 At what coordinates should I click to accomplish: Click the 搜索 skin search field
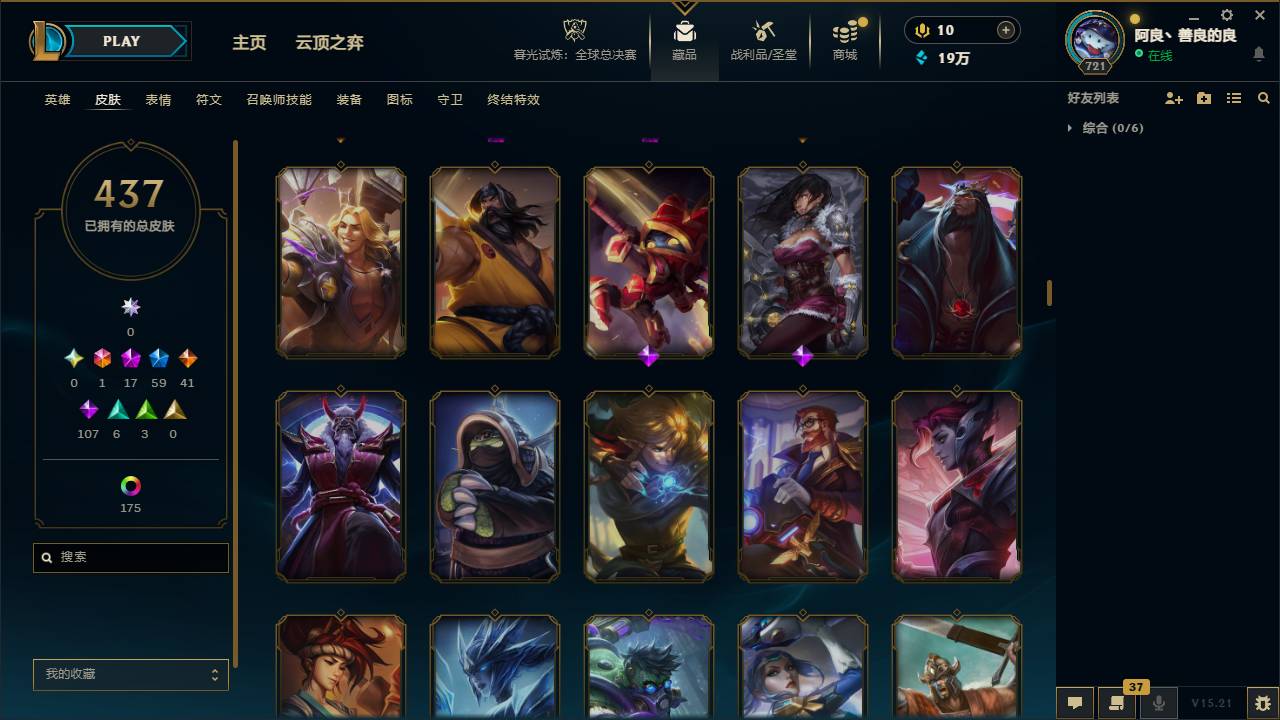pyautogui.click(x=130, y=557)
